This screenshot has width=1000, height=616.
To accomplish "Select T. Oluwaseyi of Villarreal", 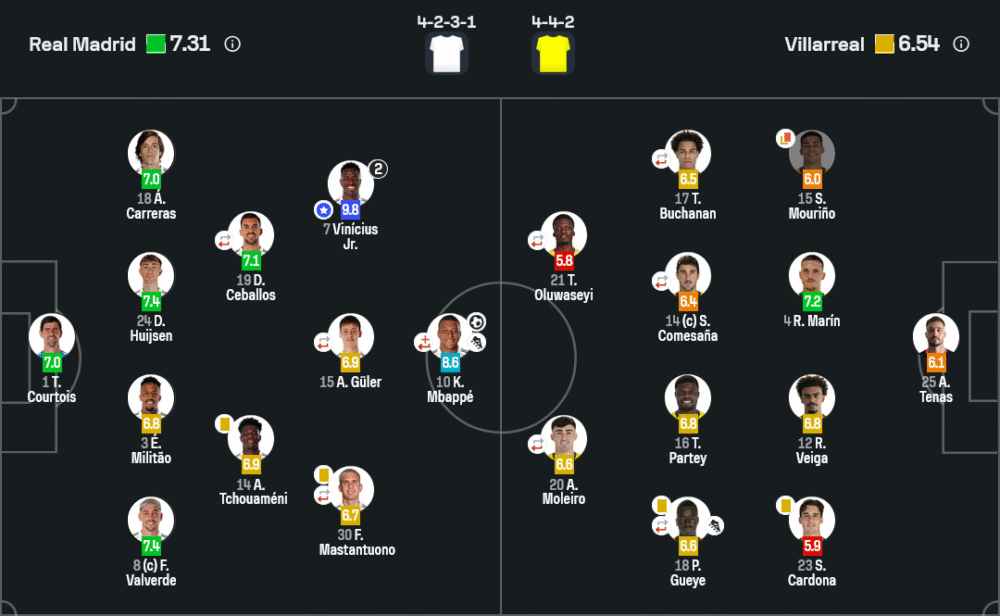I will pyautogui.click(x=564, y=236).
